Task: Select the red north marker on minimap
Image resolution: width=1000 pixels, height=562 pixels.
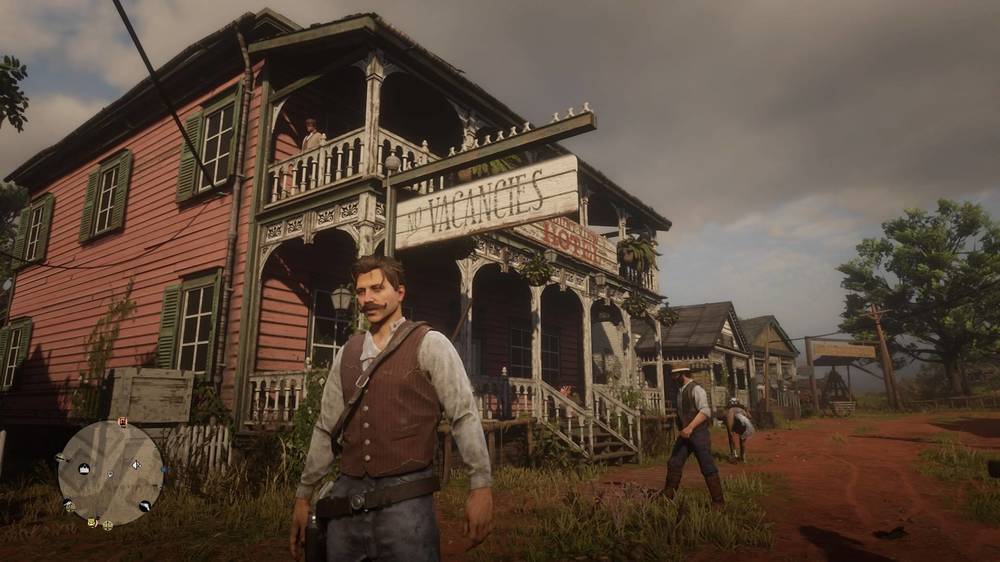Action: click(x=122, y=422)
